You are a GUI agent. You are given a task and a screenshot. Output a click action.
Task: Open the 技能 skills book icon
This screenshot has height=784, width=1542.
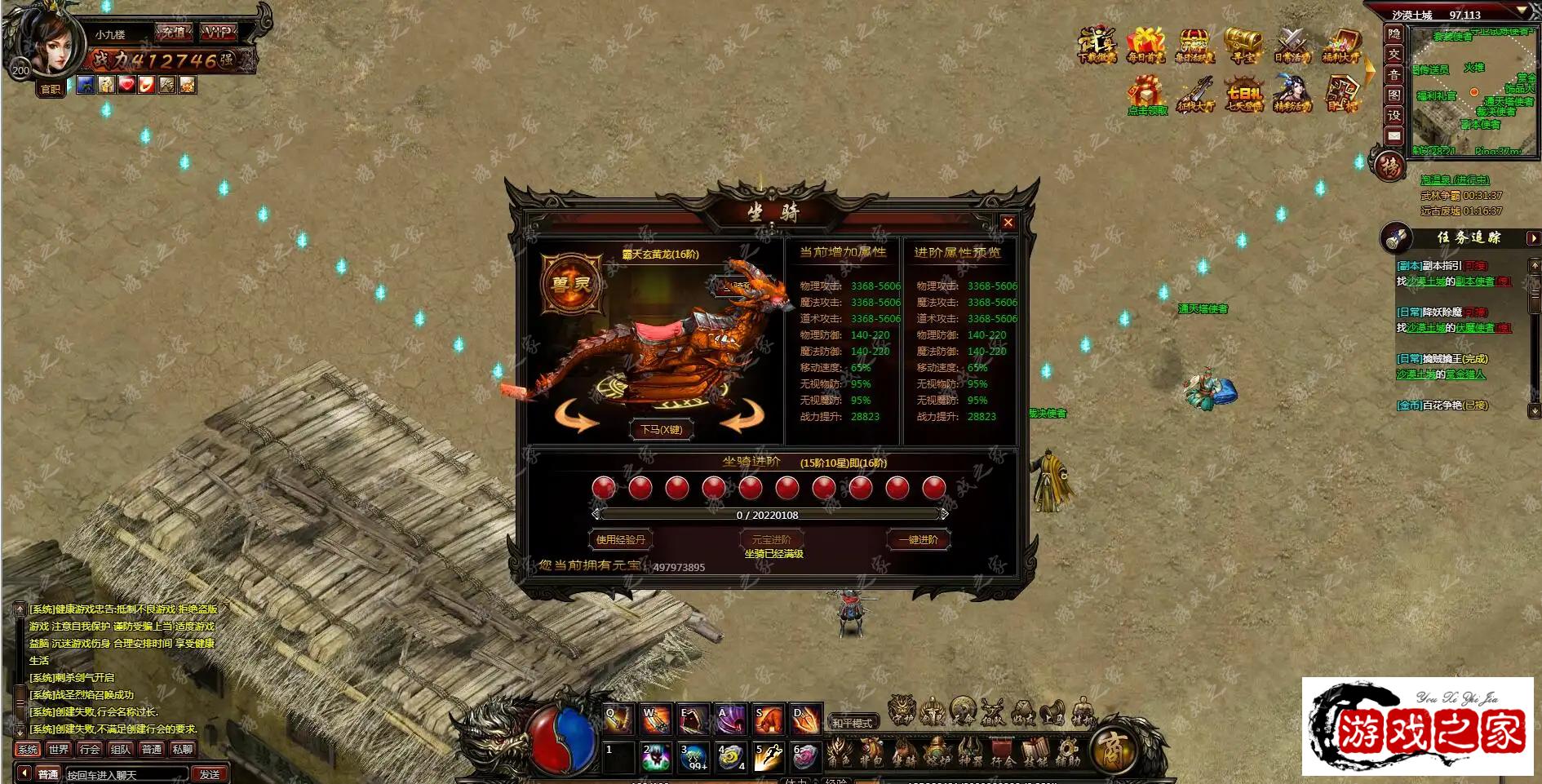[1035, 751]
